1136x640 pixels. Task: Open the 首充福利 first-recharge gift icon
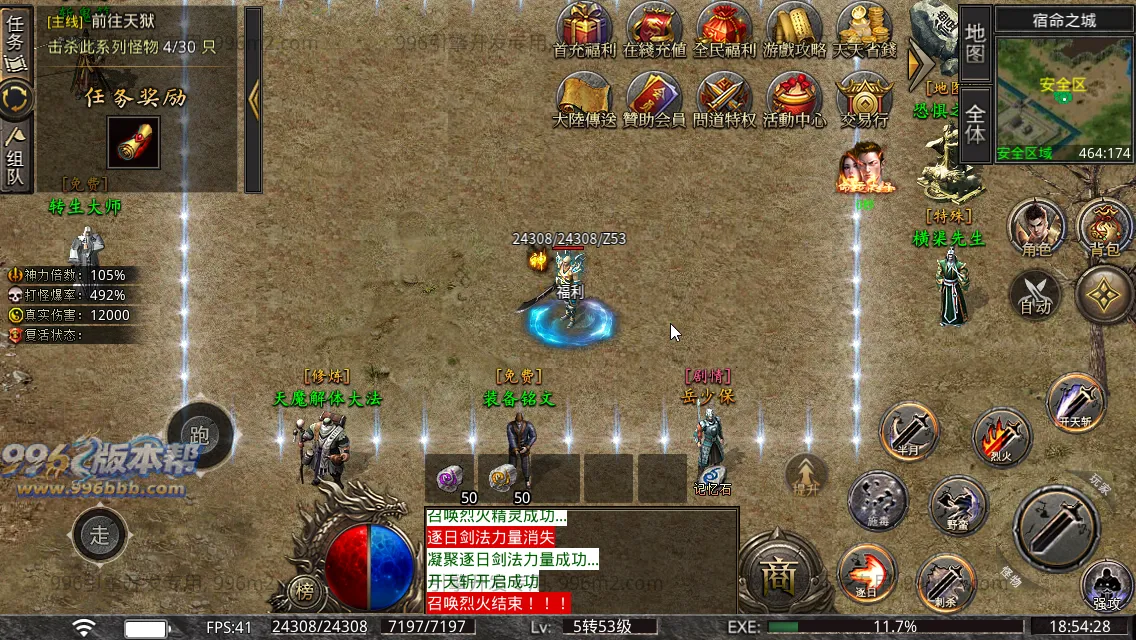(585, 28)
